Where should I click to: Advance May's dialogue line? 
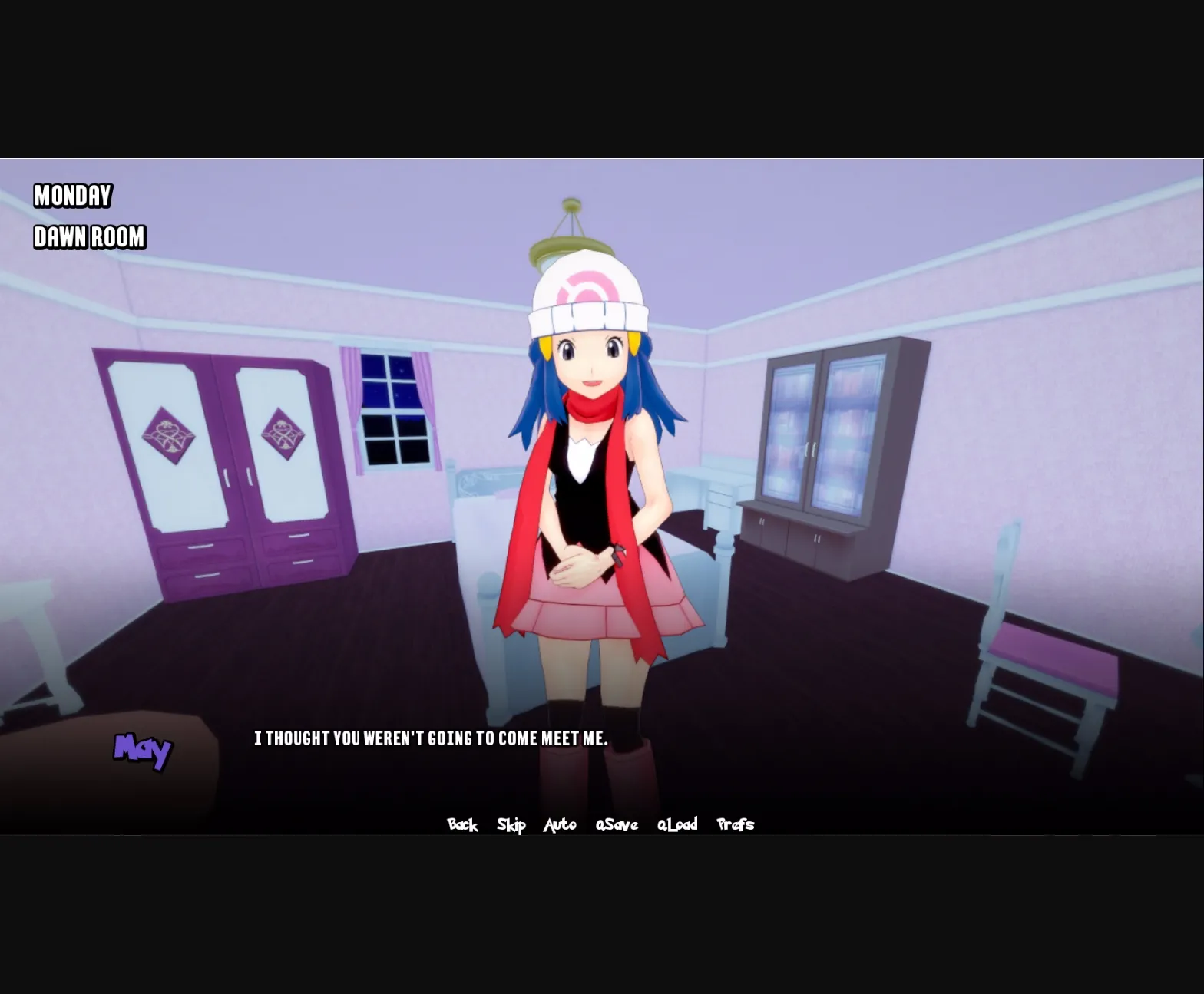point(430,738)
